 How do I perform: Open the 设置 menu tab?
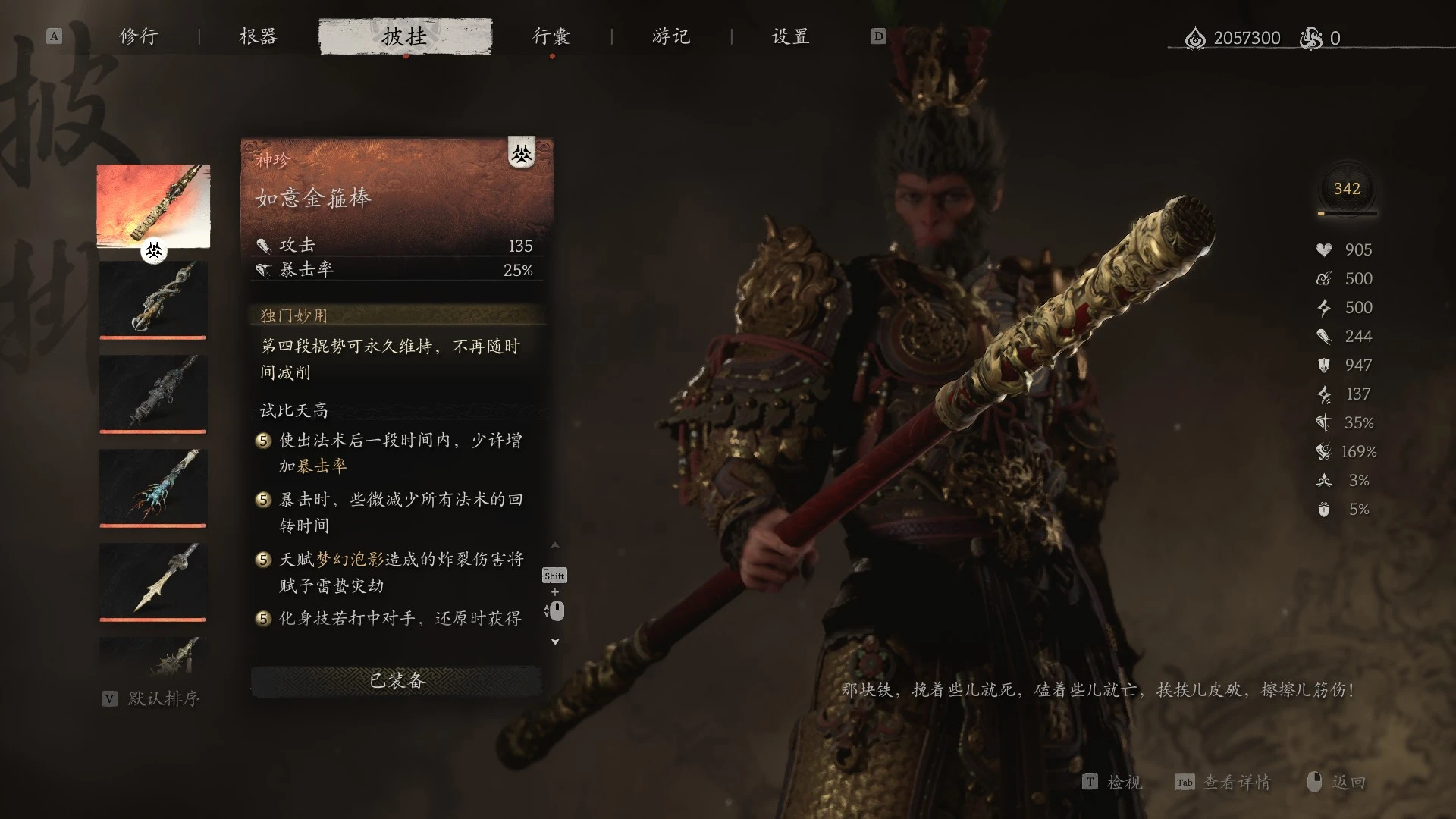[789, 36]
